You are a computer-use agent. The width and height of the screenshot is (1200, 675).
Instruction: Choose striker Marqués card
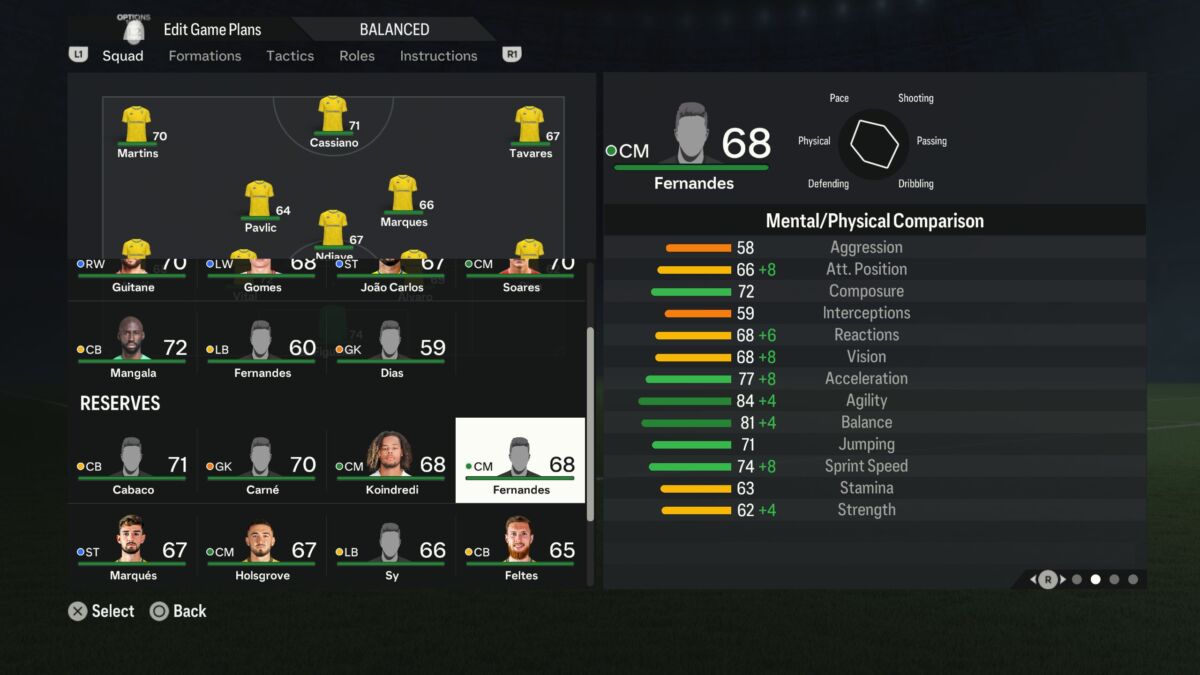tap(132, 551)
